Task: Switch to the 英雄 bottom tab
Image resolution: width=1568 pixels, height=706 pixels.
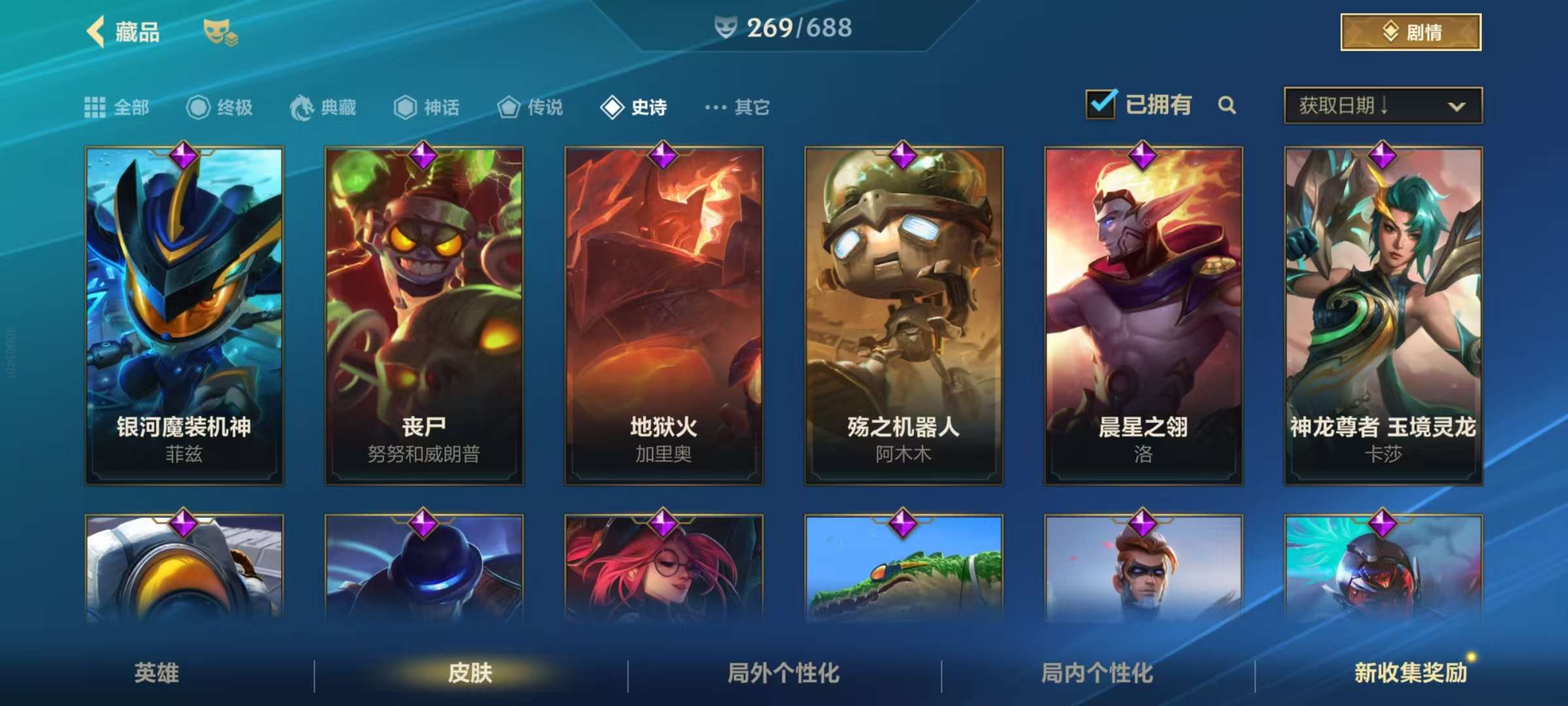Action: (x=157, y=673)
